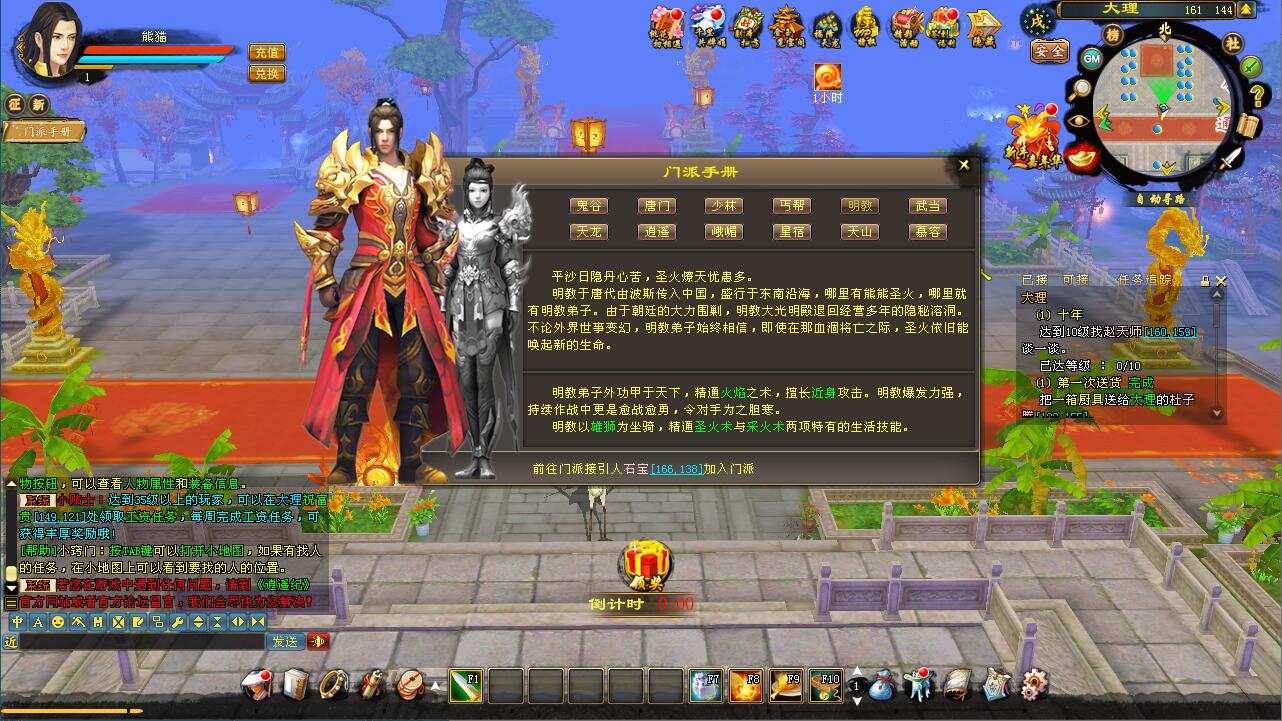
Task: Select the 少林 sect button
Action: 723,206
